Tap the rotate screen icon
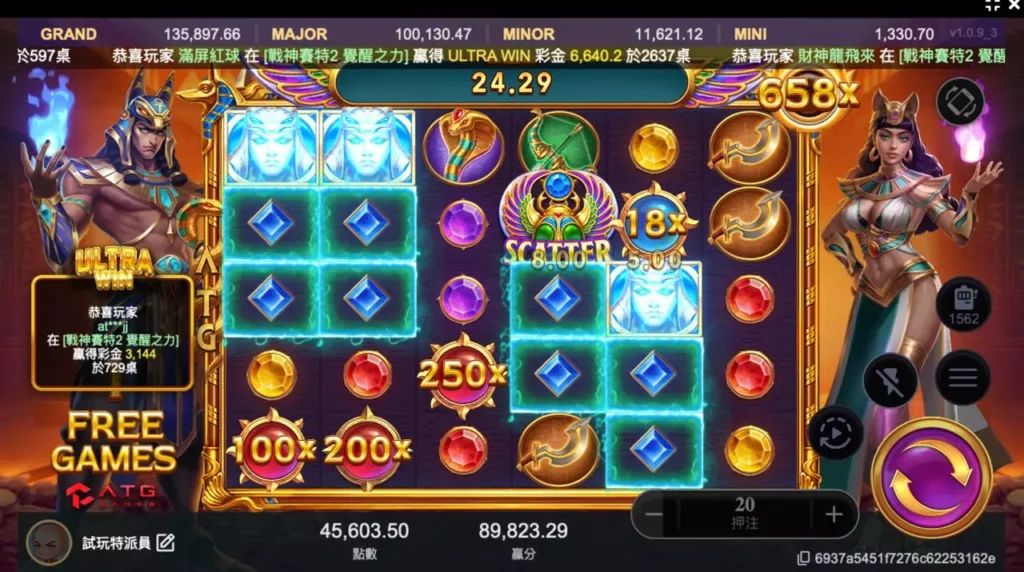Screen dimensions: 1024x572 (960, 101)
